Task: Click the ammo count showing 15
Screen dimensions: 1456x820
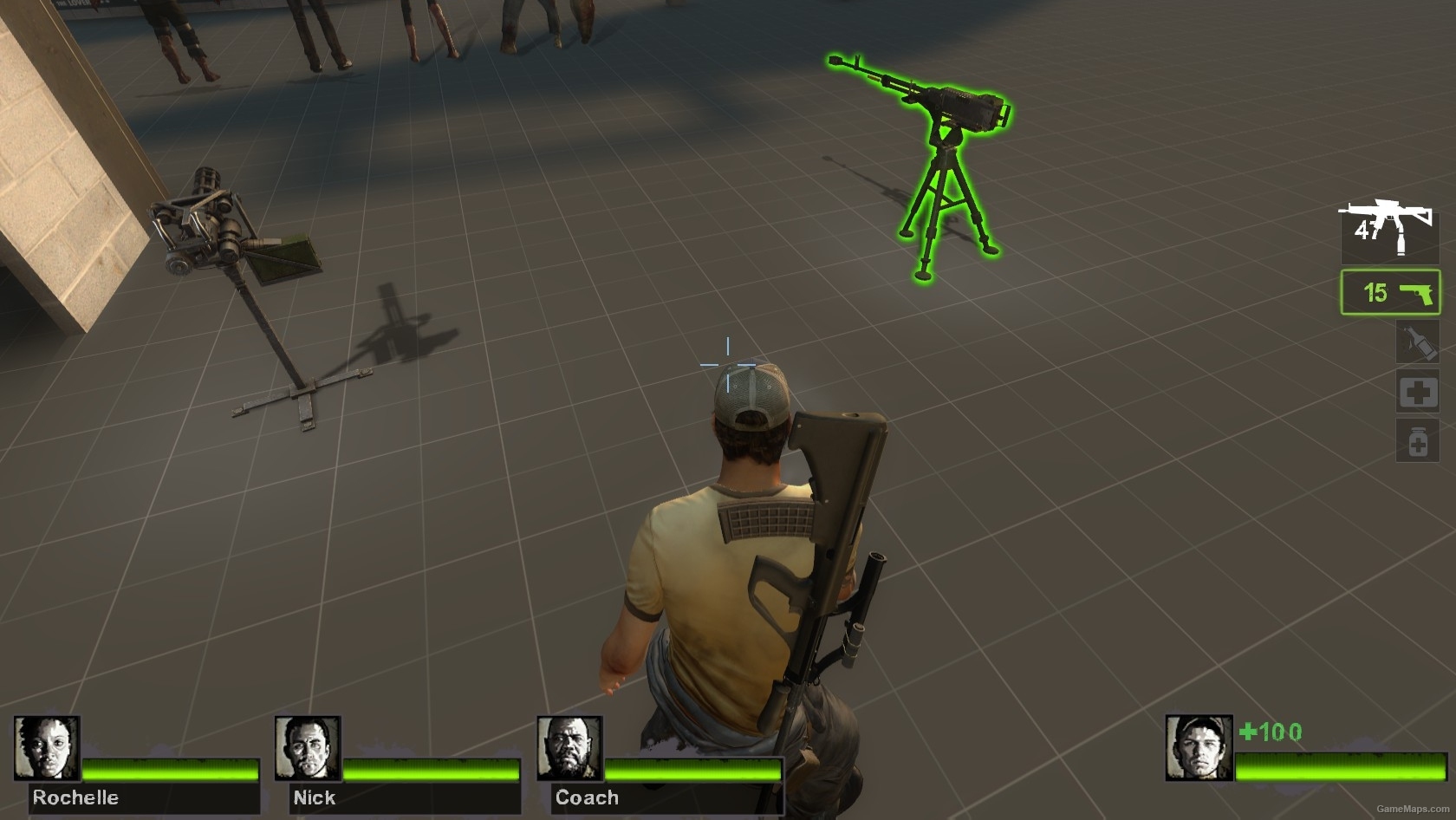Action: tap(1376, 294)
